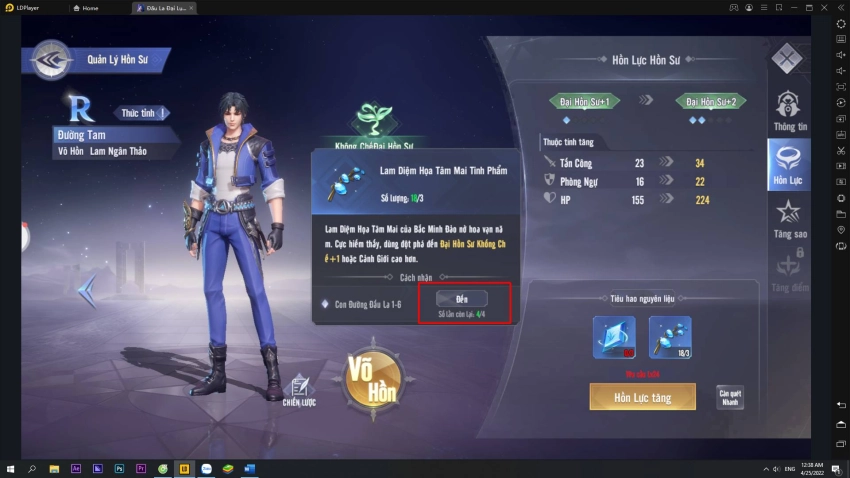Close the panel with the diamond X button
The height and width of the screenshot is (478, 850).
coord(786,58)
